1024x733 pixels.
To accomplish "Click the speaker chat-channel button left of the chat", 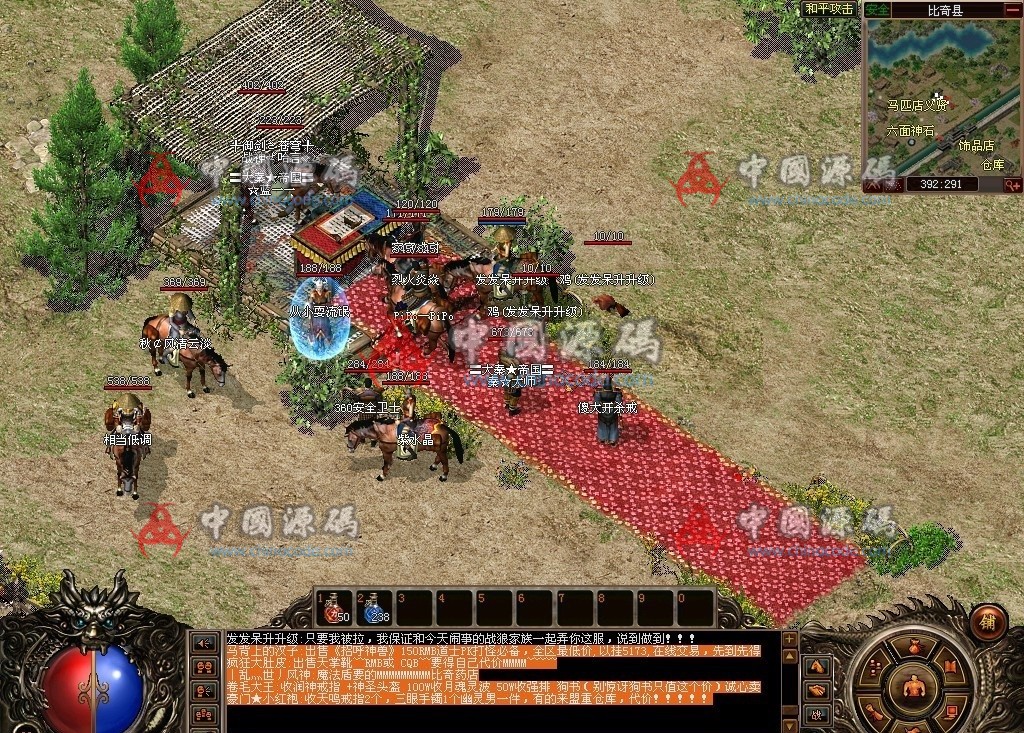I will [204, 643].
